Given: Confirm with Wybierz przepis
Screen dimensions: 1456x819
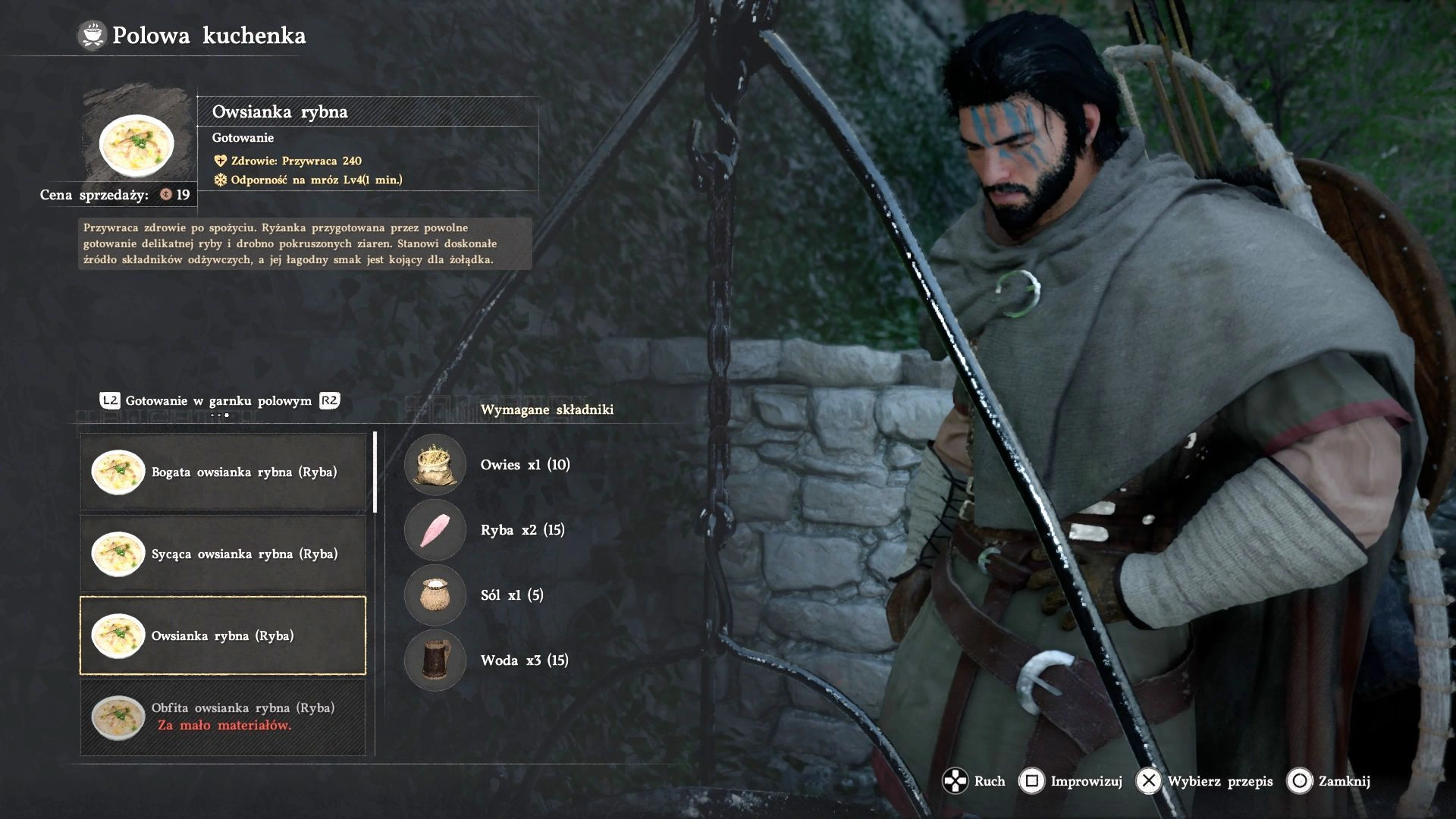Looking at the screenshot, I should click(1204, 781).
